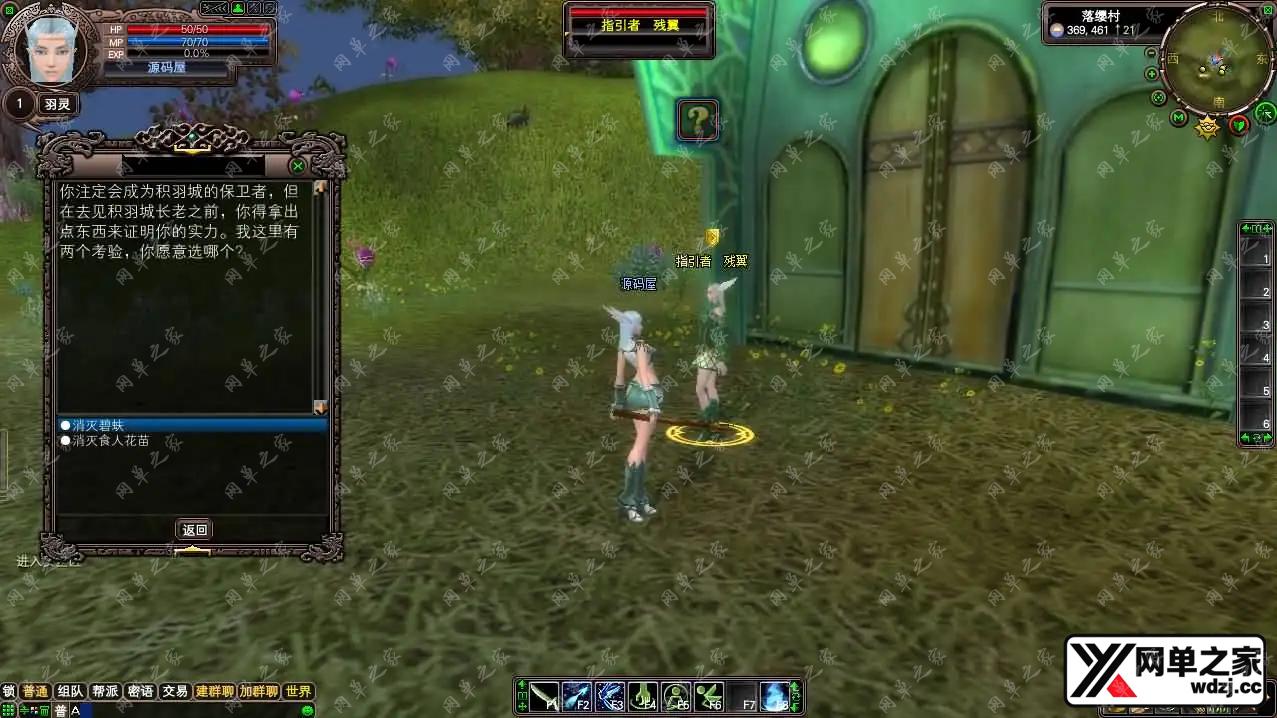Click the player portrait in the corner
Screen dimensions: 1277x718
tap(48, 50)
